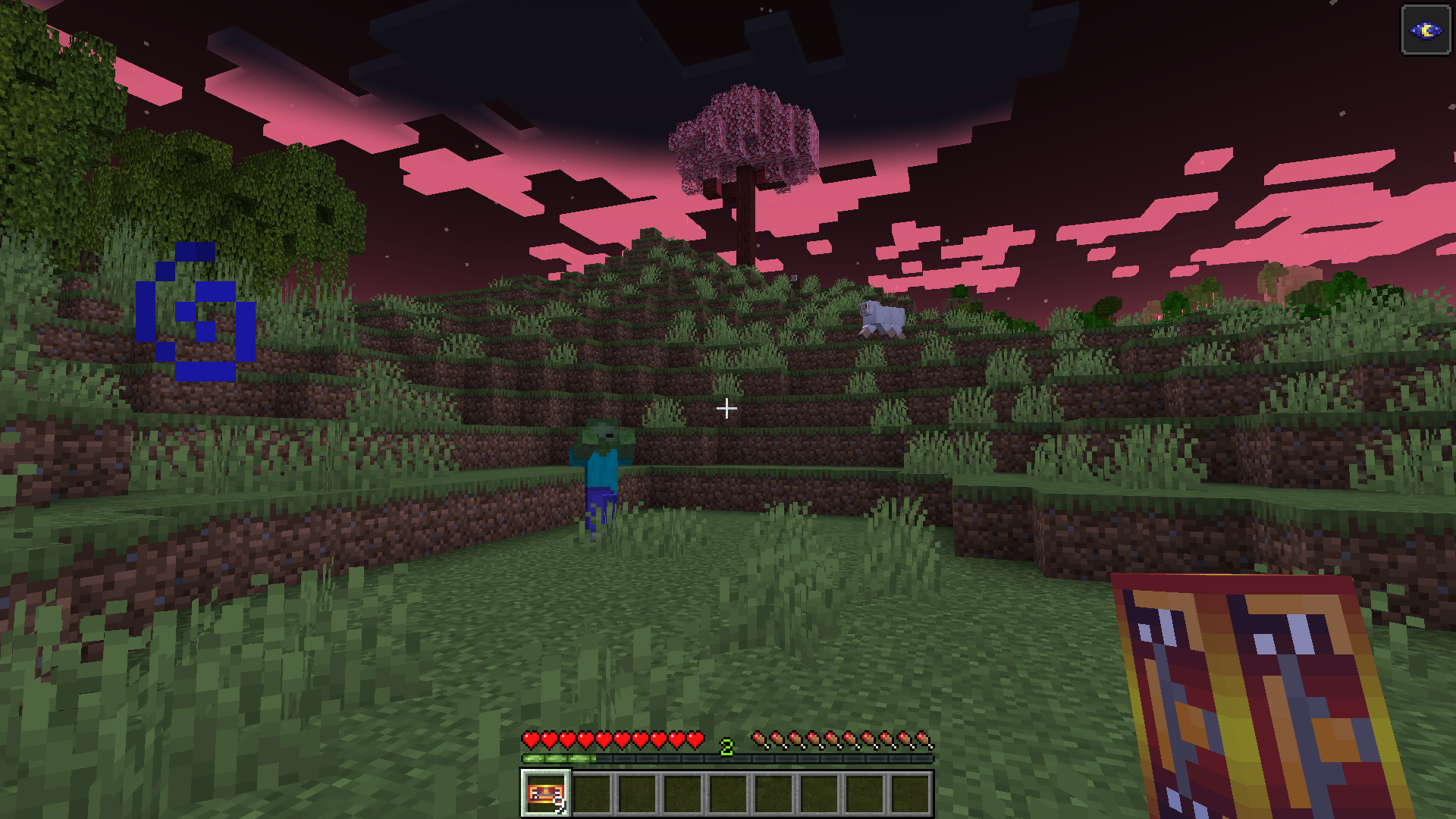Viewport: 1456px width, 819px height.
Task: Click the last heart in the health row
Action: coord(694,739)
